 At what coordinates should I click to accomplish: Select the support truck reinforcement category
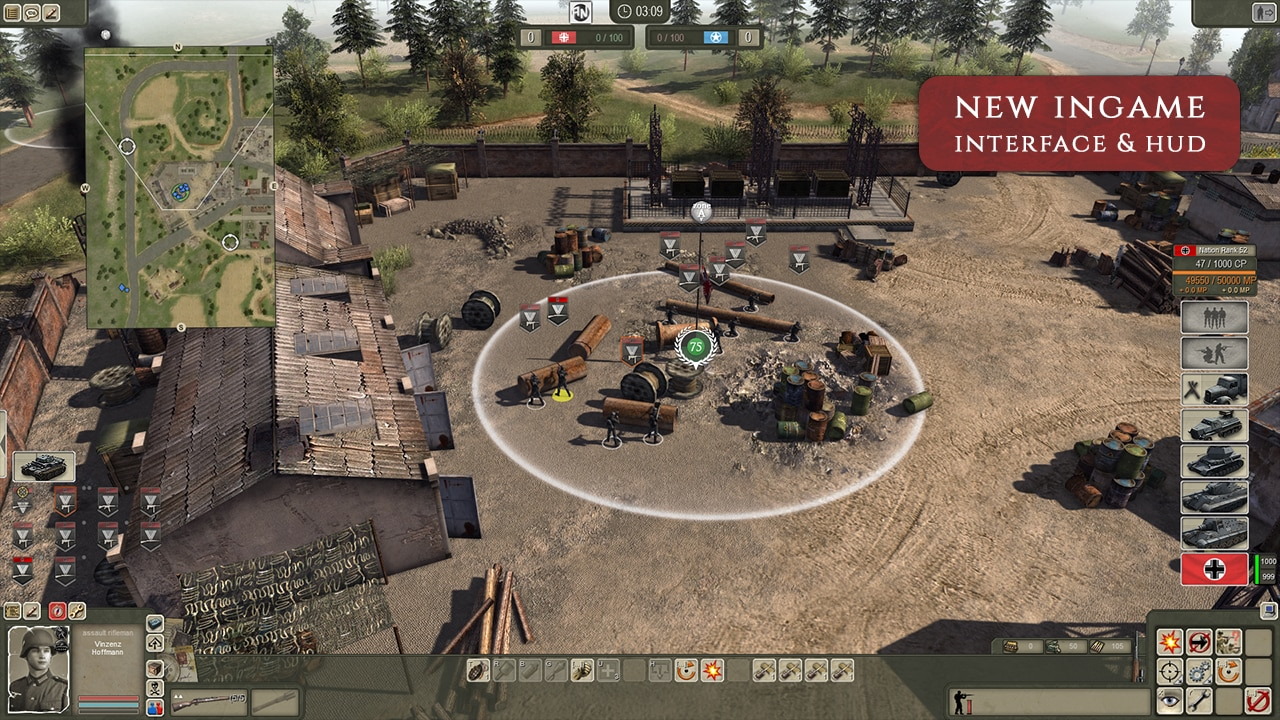1214,389
